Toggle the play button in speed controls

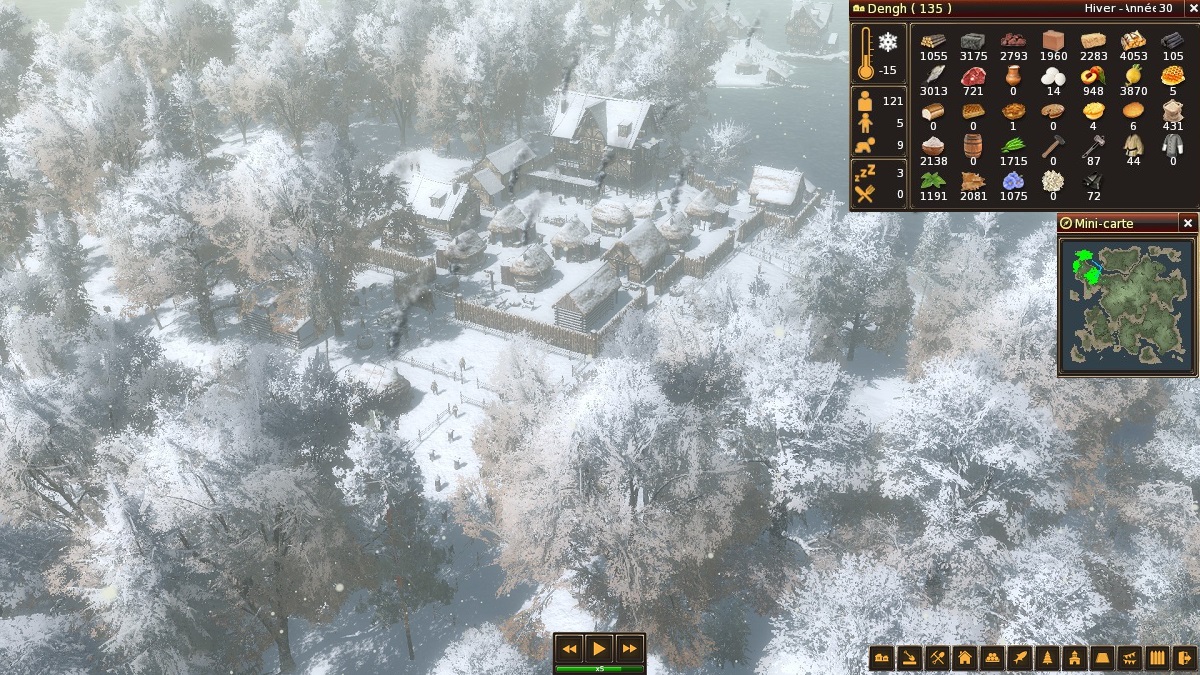(x=599, y=648)
